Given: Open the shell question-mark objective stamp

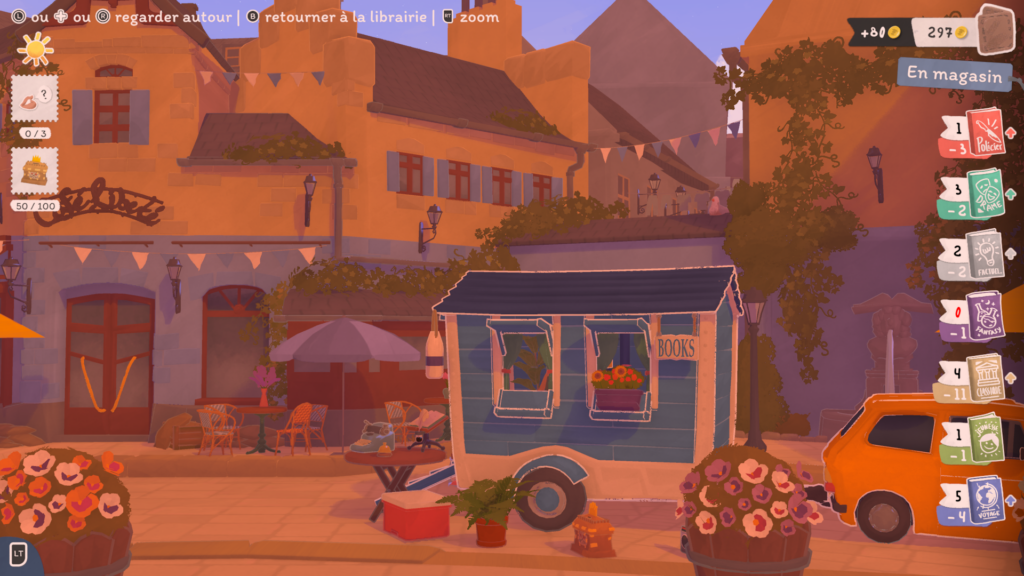Looking at the screenshot, I should point(34,100).
